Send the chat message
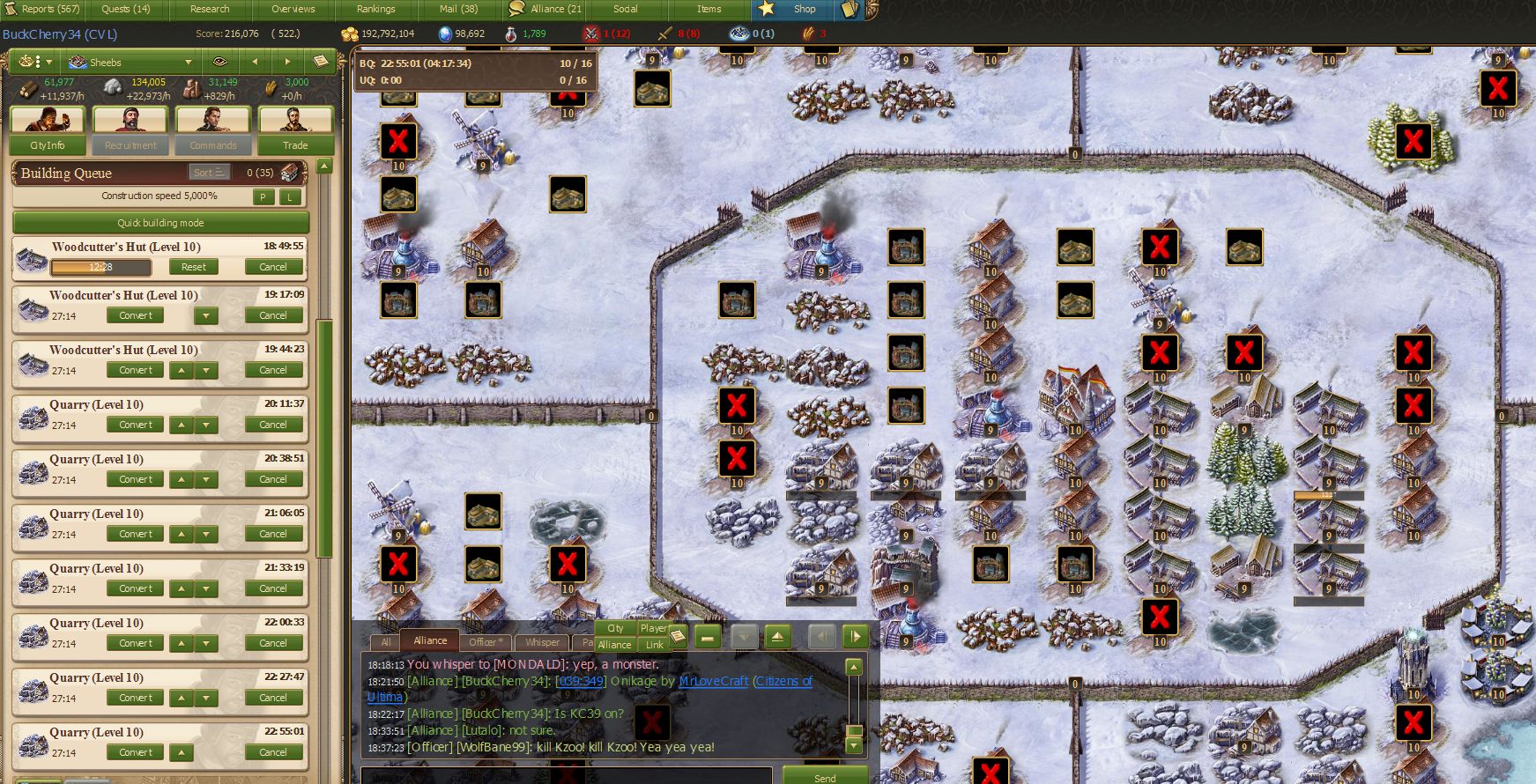The height and width of the screenshot is (784, 1536). click(x=825, y=778)
